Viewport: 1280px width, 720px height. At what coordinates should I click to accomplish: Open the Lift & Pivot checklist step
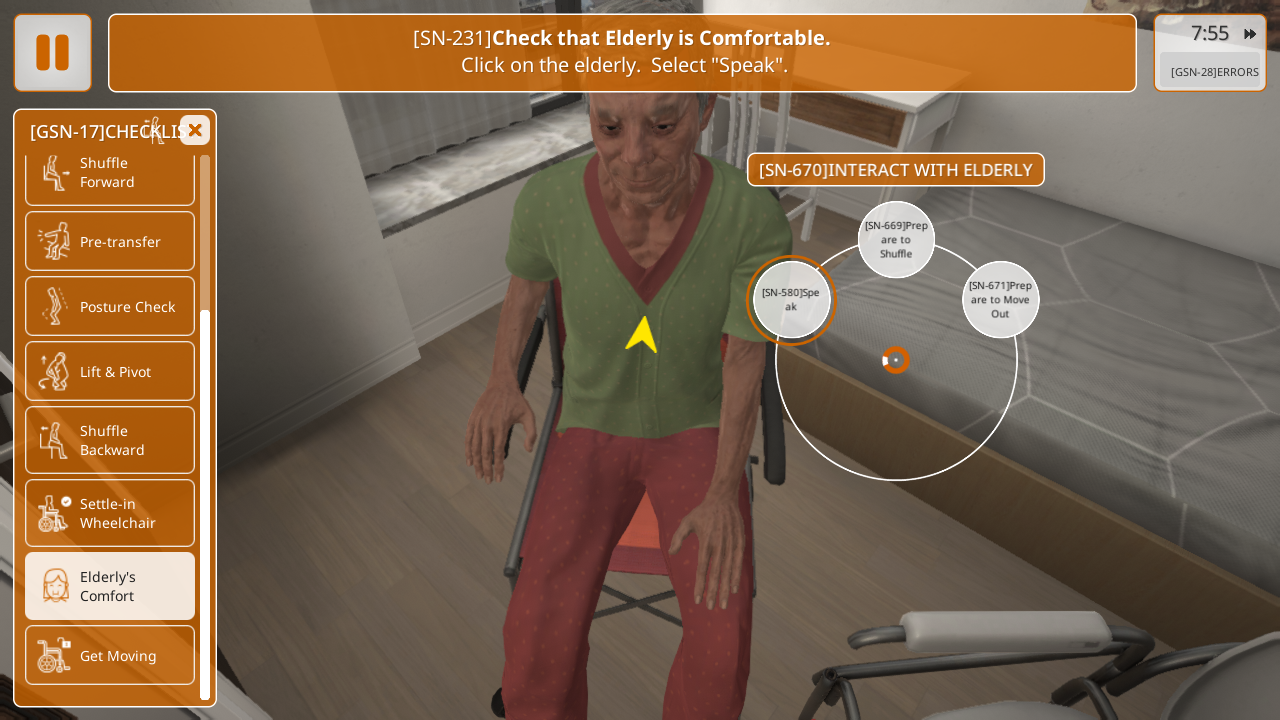(110, 371)
